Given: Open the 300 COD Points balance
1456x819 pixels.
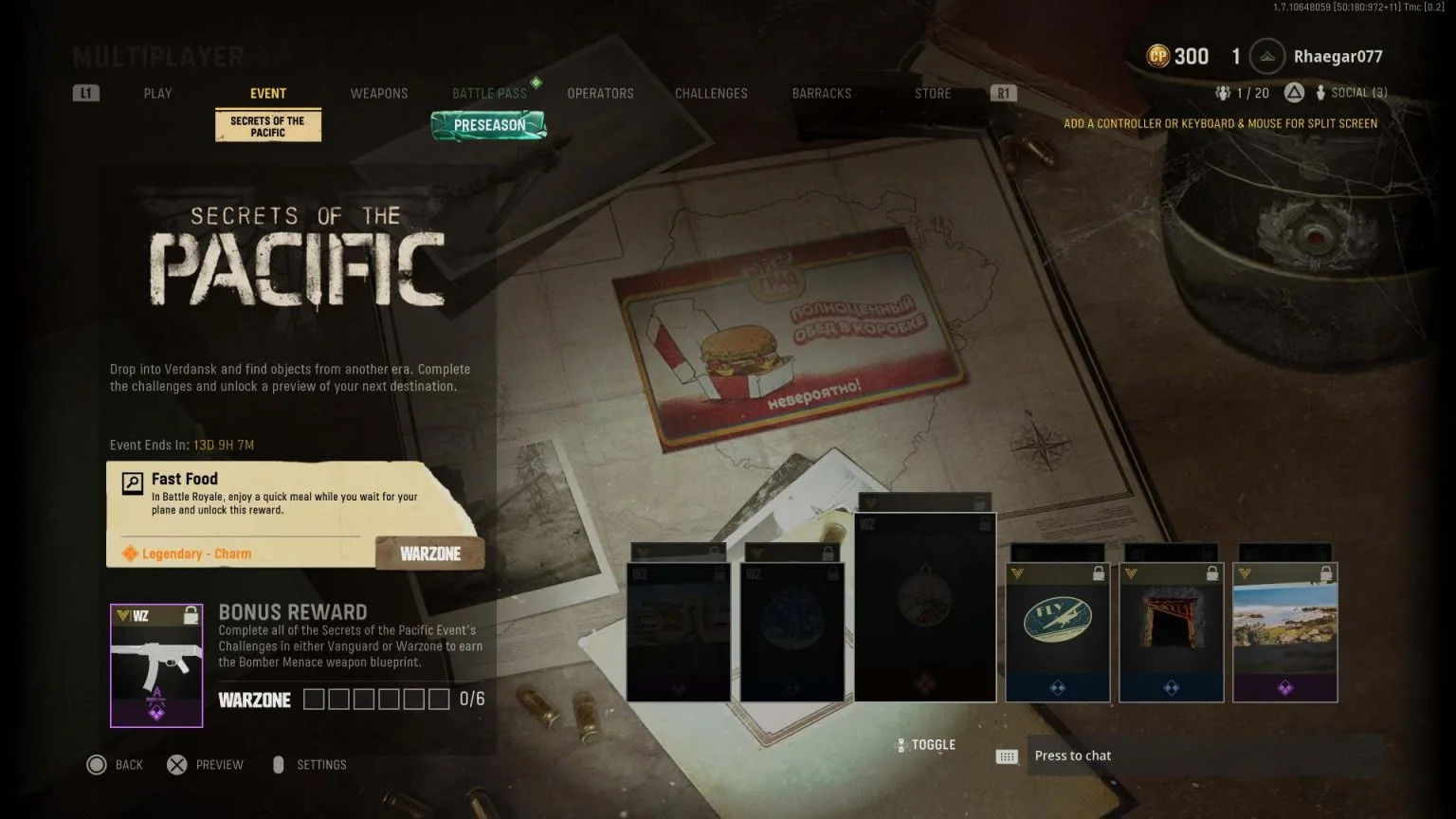Looking at the screenshot, I should click(x=1178, y=57).
